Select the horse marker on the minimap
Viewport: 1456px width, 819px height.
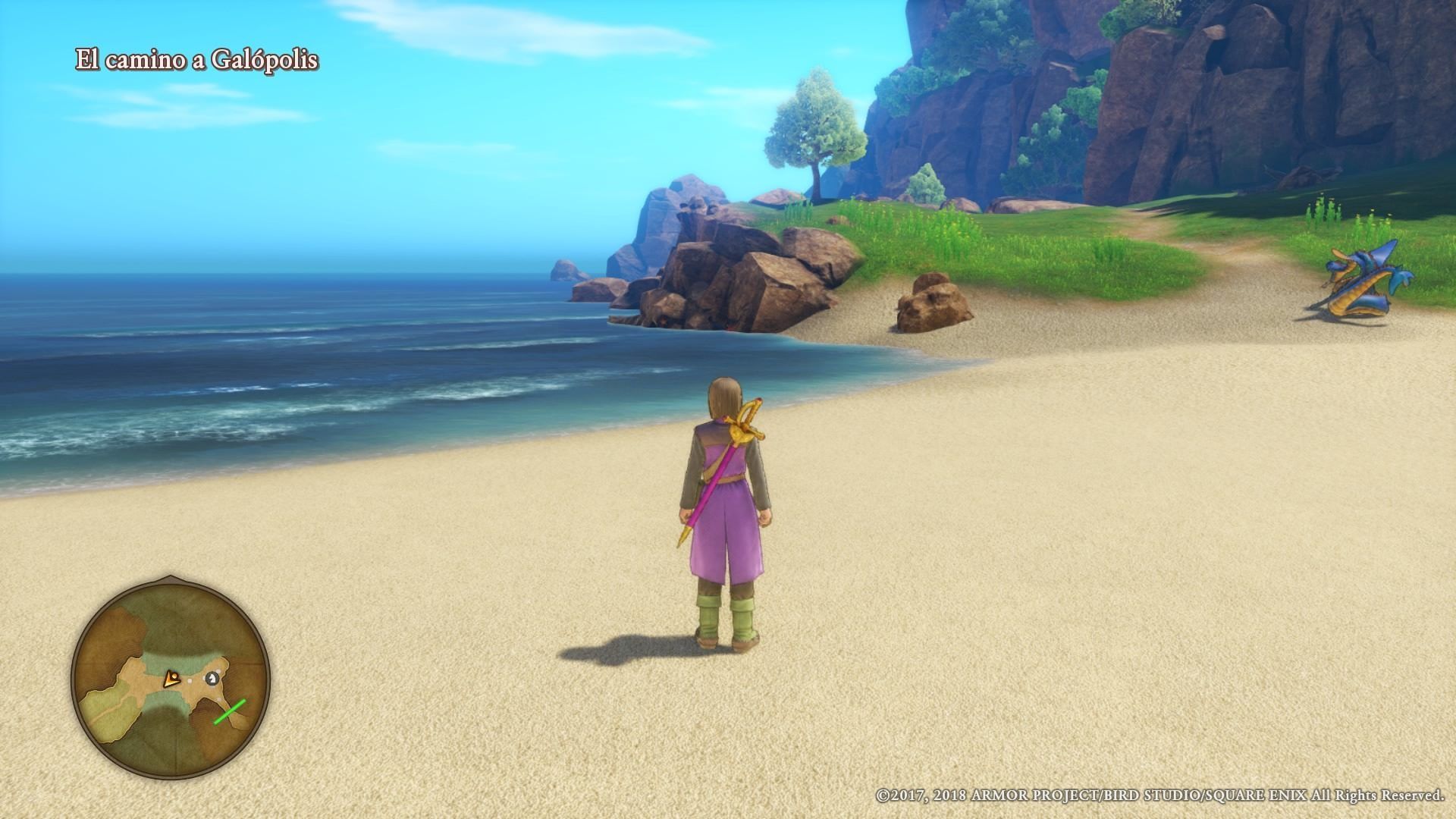[x=212, y=677]
